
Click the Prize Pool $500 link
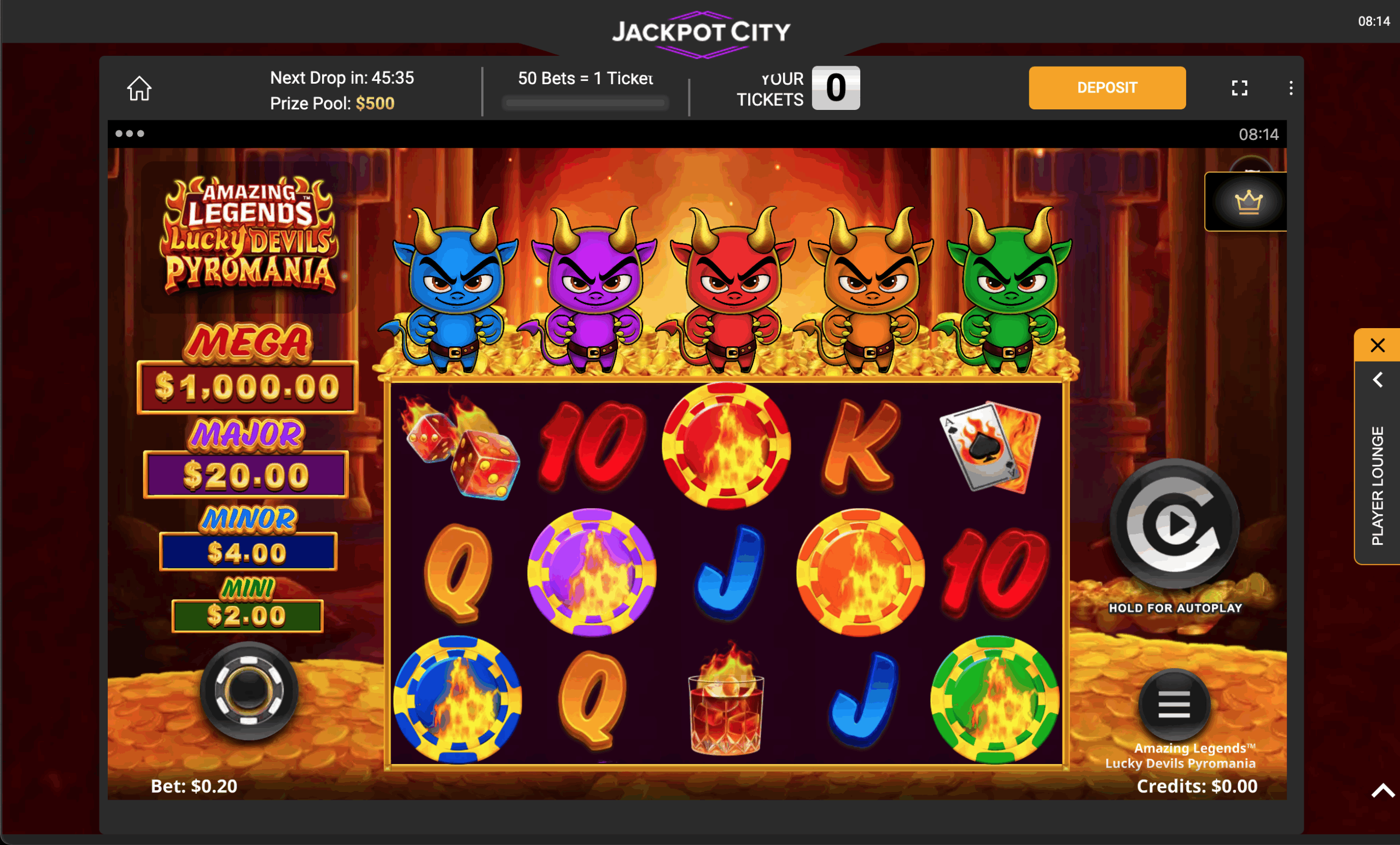point(331,103)
